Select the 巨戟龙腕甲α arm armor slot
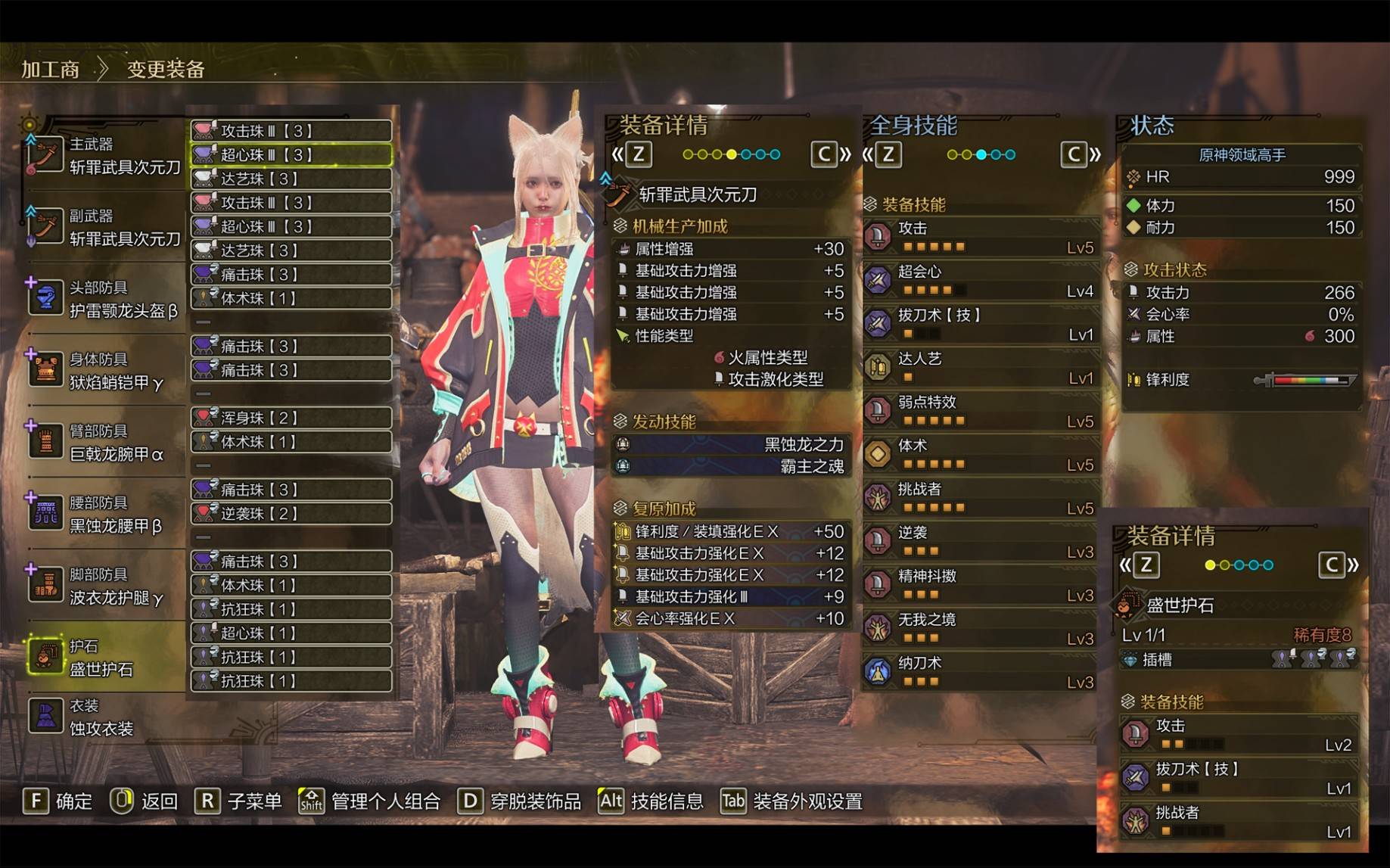 pos(106,443)
